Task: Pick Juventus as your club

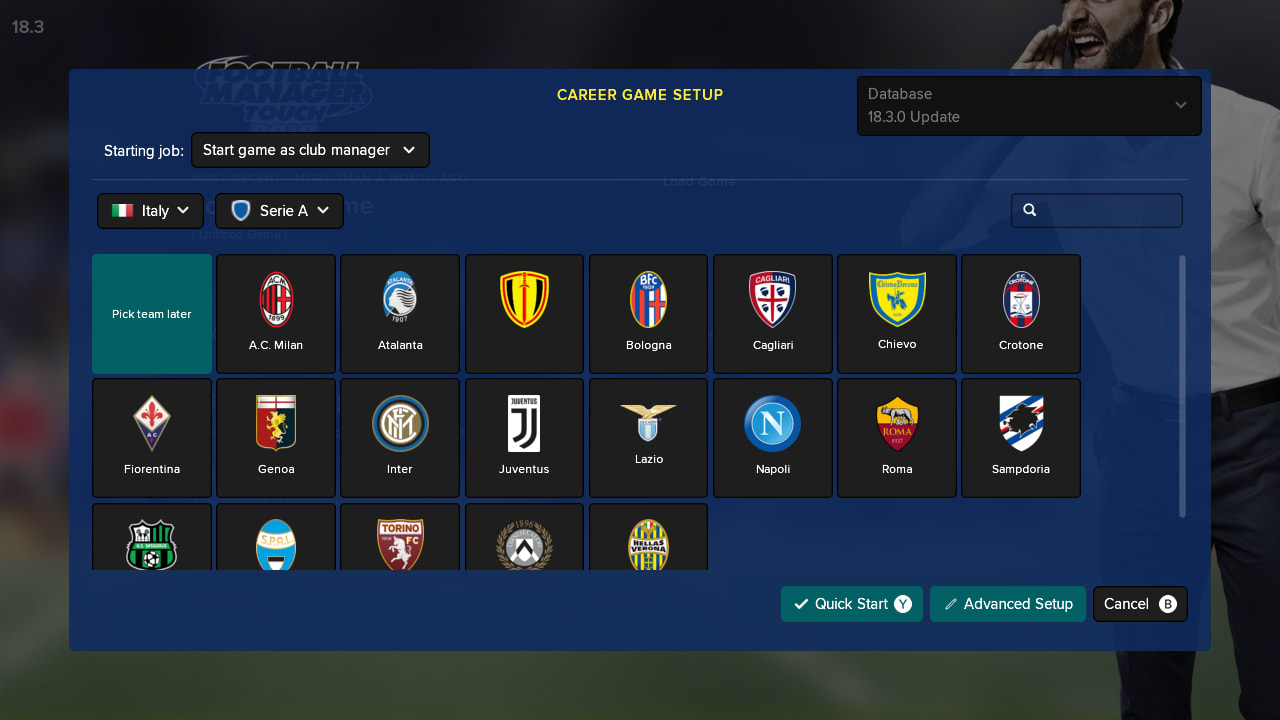Action: click(524, 437)
